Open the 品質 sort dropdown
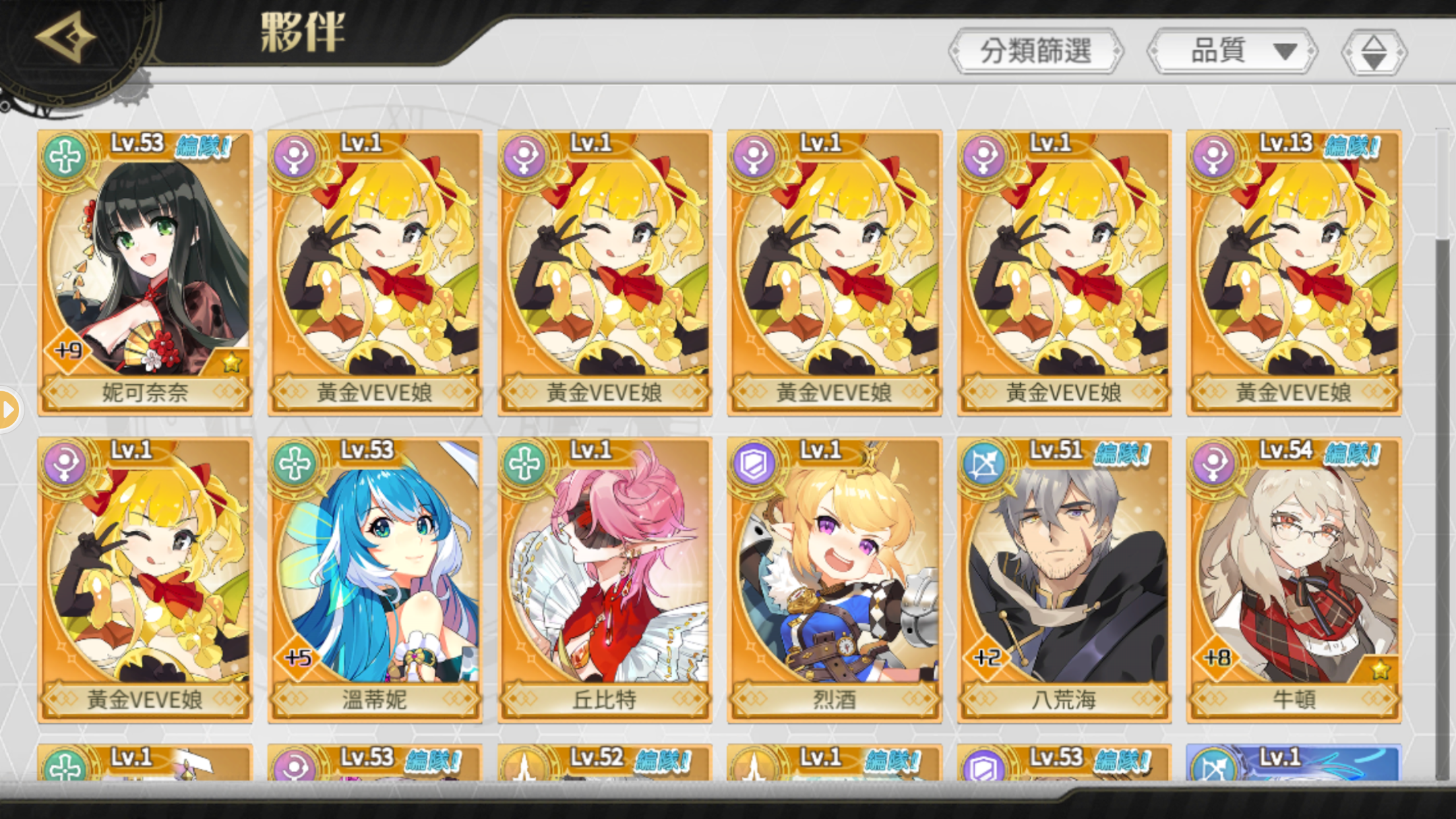 (1232, 51)
